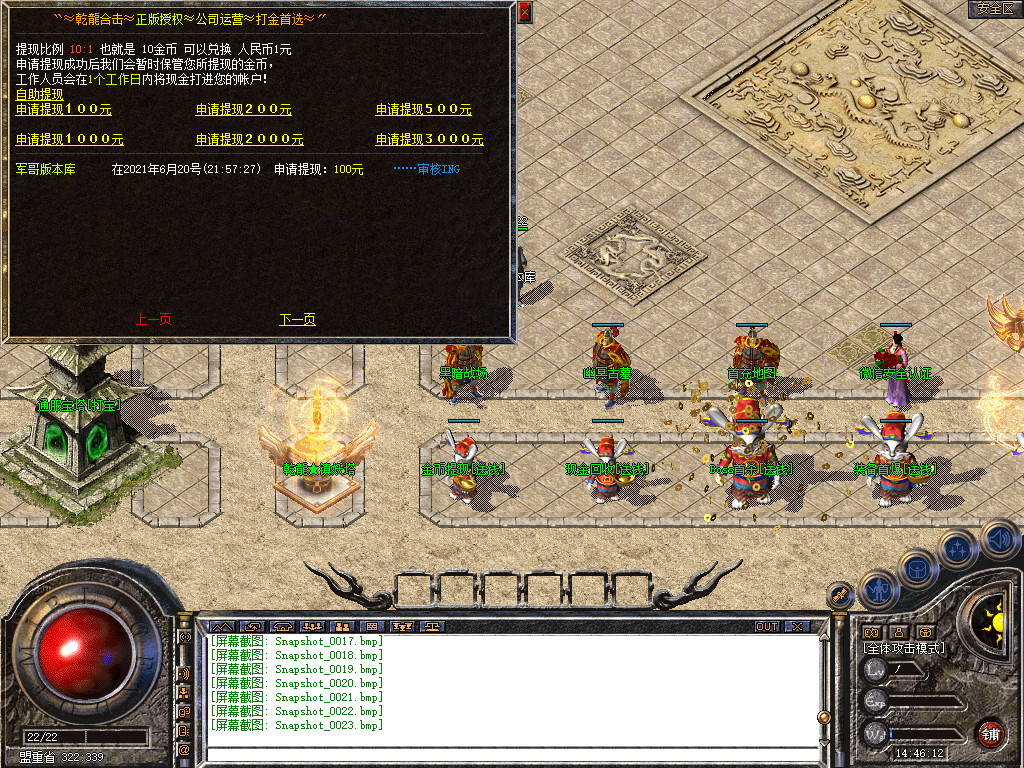
Task: Select the 申请提现3000元 option
Action: (429, 140)
